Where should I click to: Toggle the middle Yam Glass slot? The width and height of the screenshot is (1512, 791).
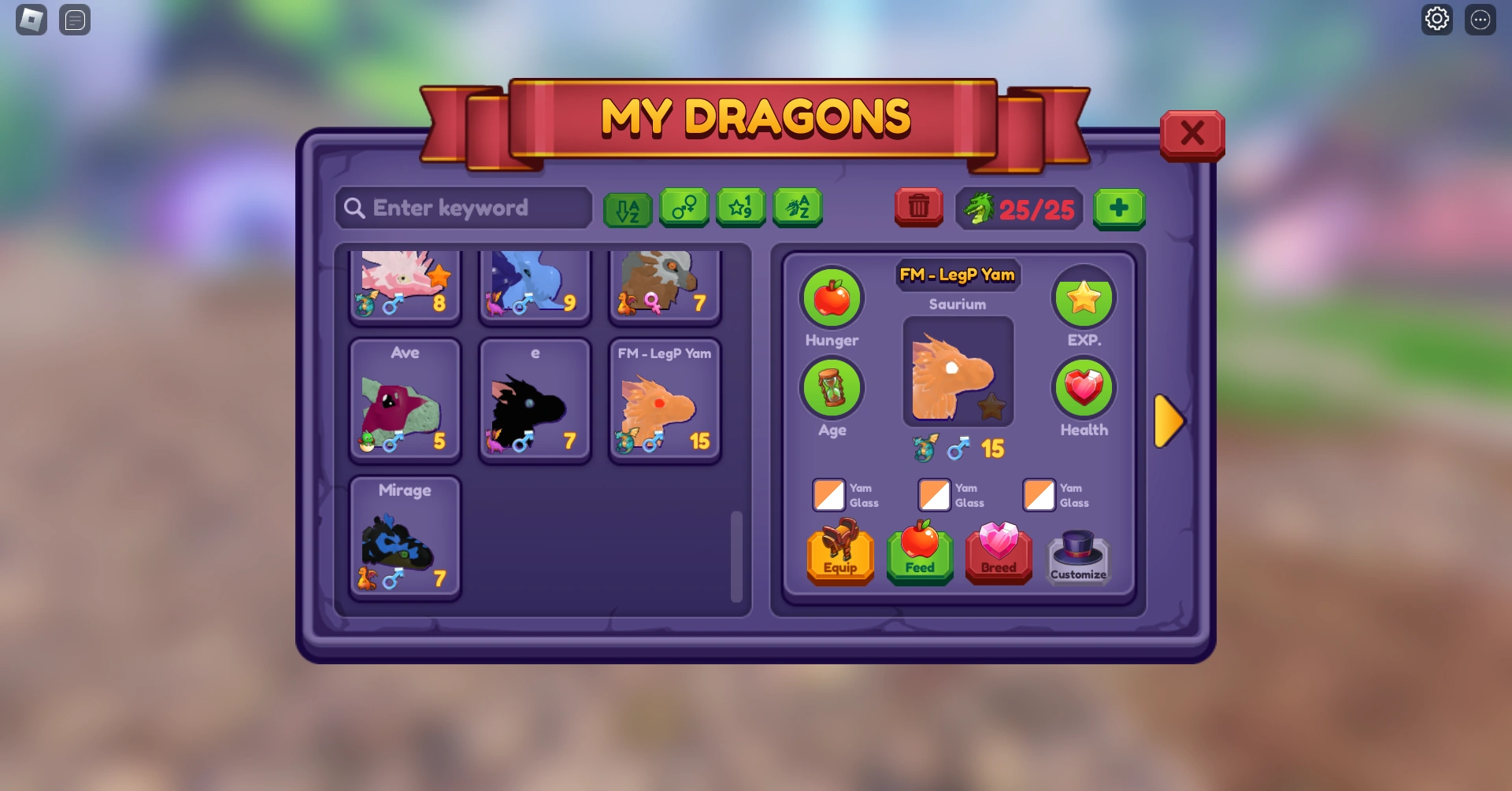[x=935, y=495]
